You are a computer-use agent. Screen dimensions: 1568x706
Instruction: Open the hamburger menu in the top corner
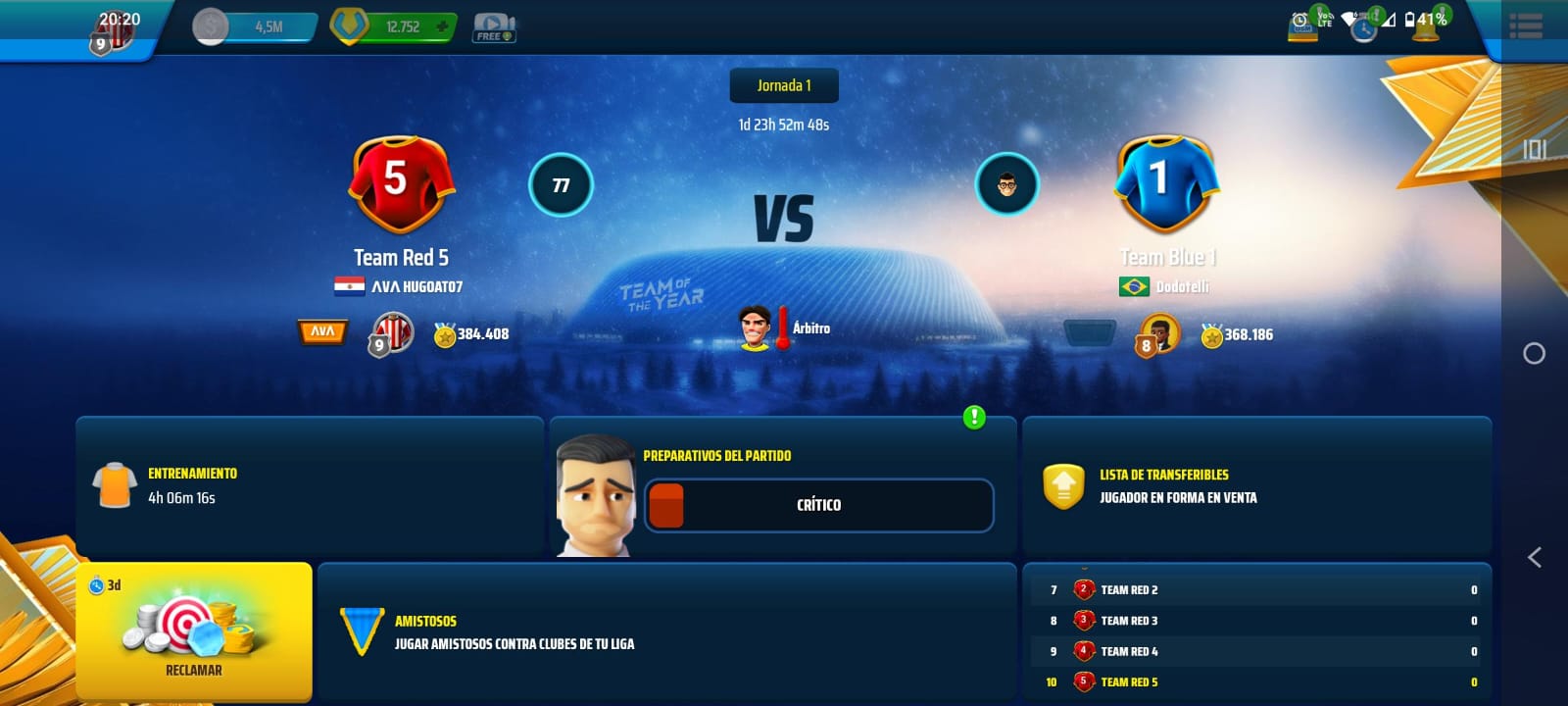[1526, 26]
